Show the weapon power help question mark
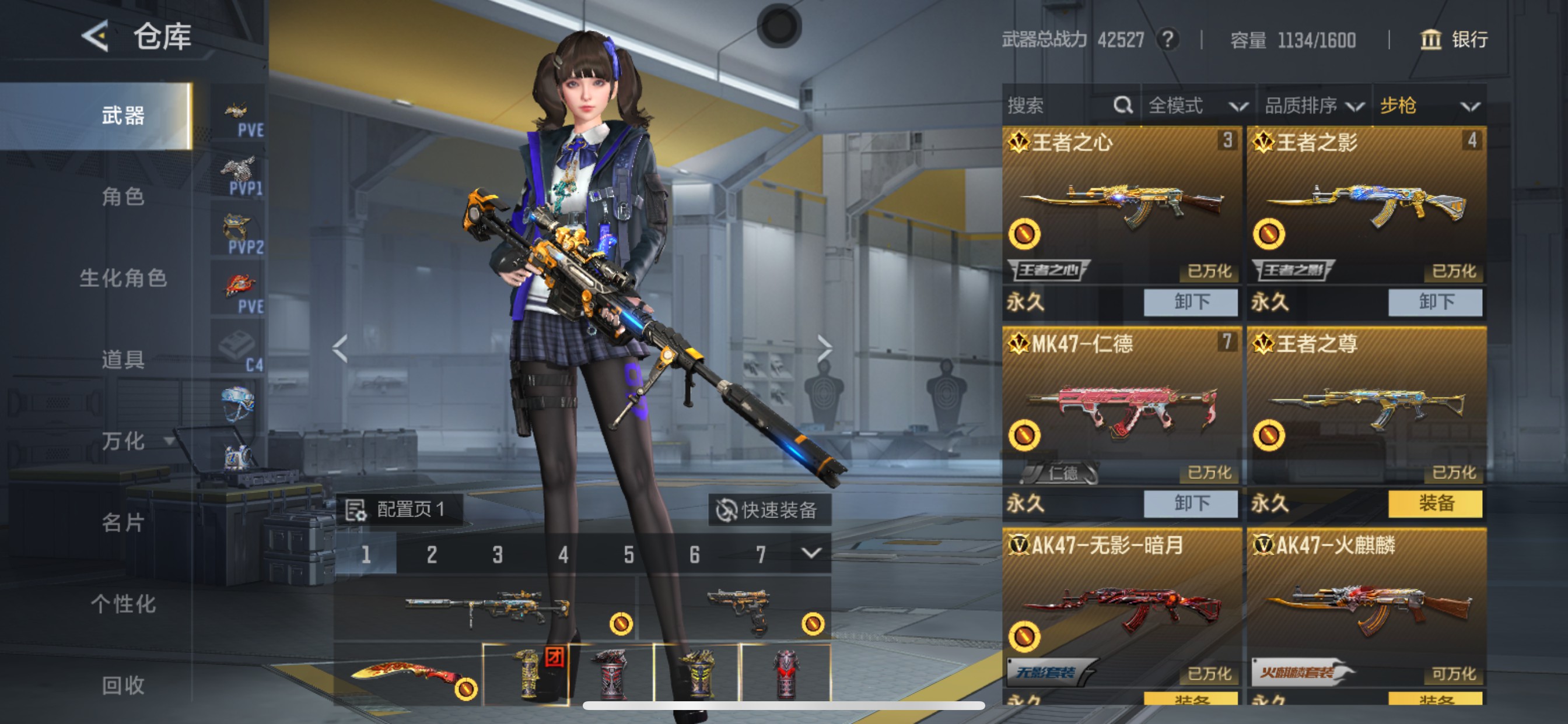Image resolution: width=1568 pixels, height=724 pixels. click(1167, 40)
